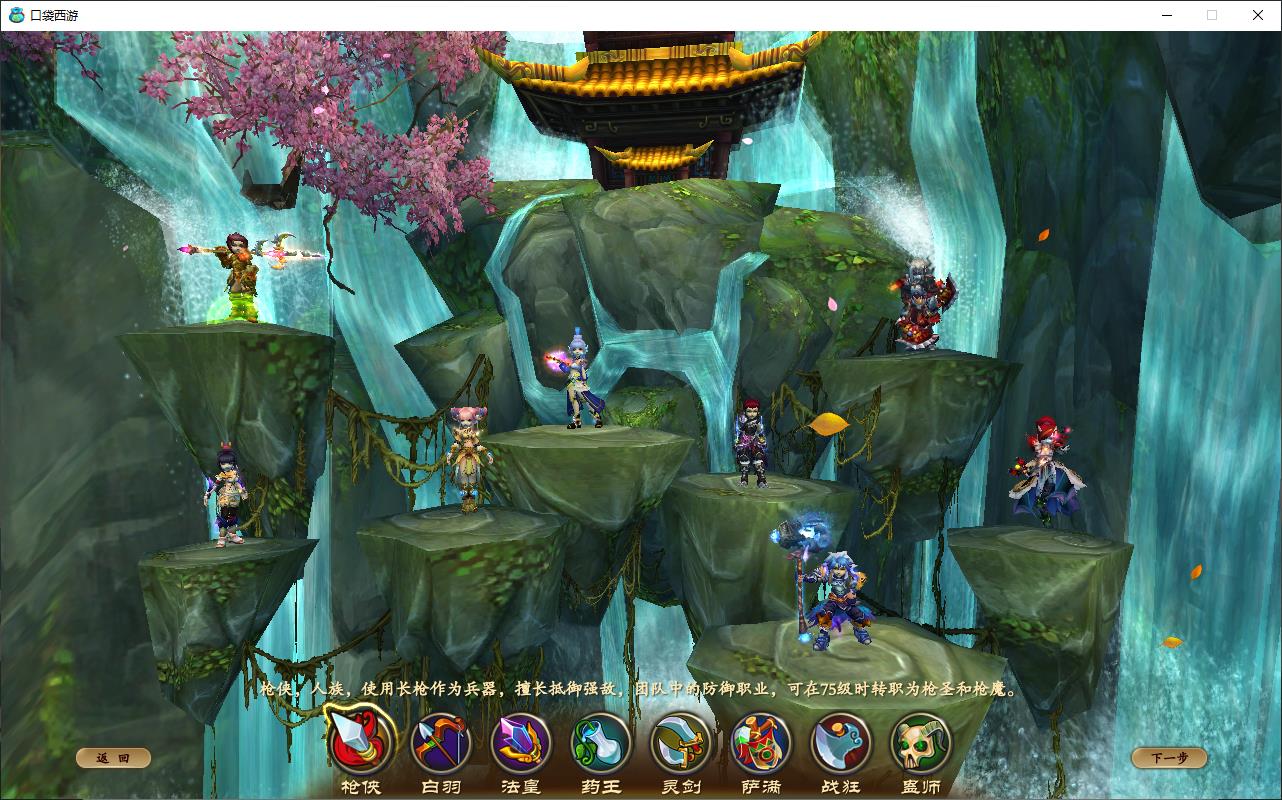Proceed with the 下一步 button
1282x800 pixels.
point(1169,758)
